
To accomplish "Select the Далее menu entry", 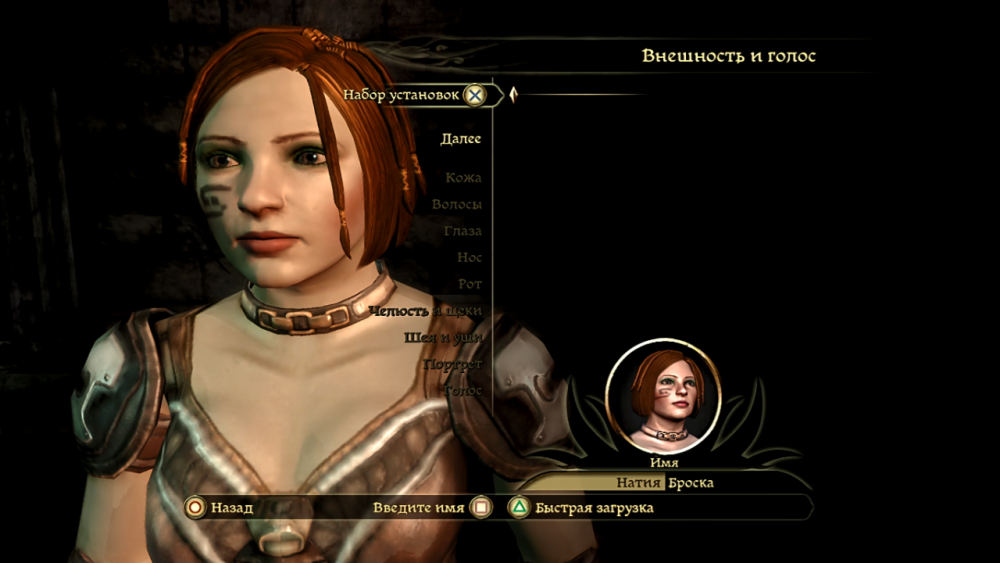I will [460, 139].
